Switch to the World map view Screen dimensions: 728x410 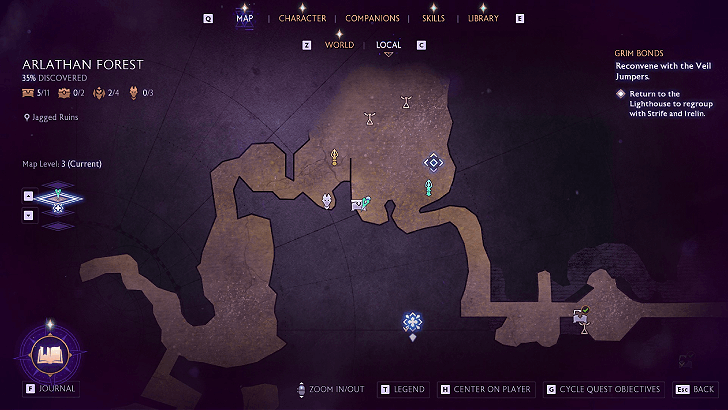pyautogui.click(x=339, y=45)
